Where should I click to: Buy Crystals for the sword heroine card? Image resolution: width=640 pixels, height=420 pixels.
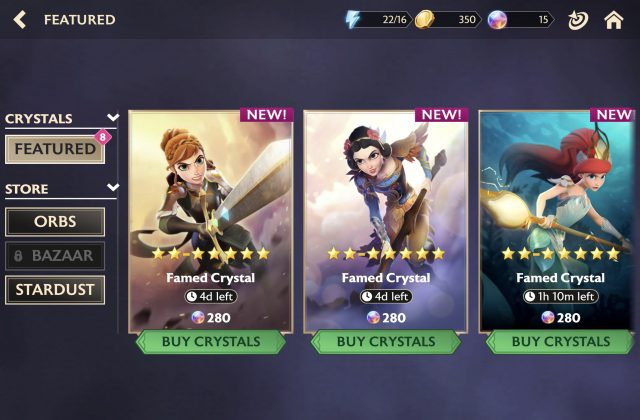tap(210, 341)
